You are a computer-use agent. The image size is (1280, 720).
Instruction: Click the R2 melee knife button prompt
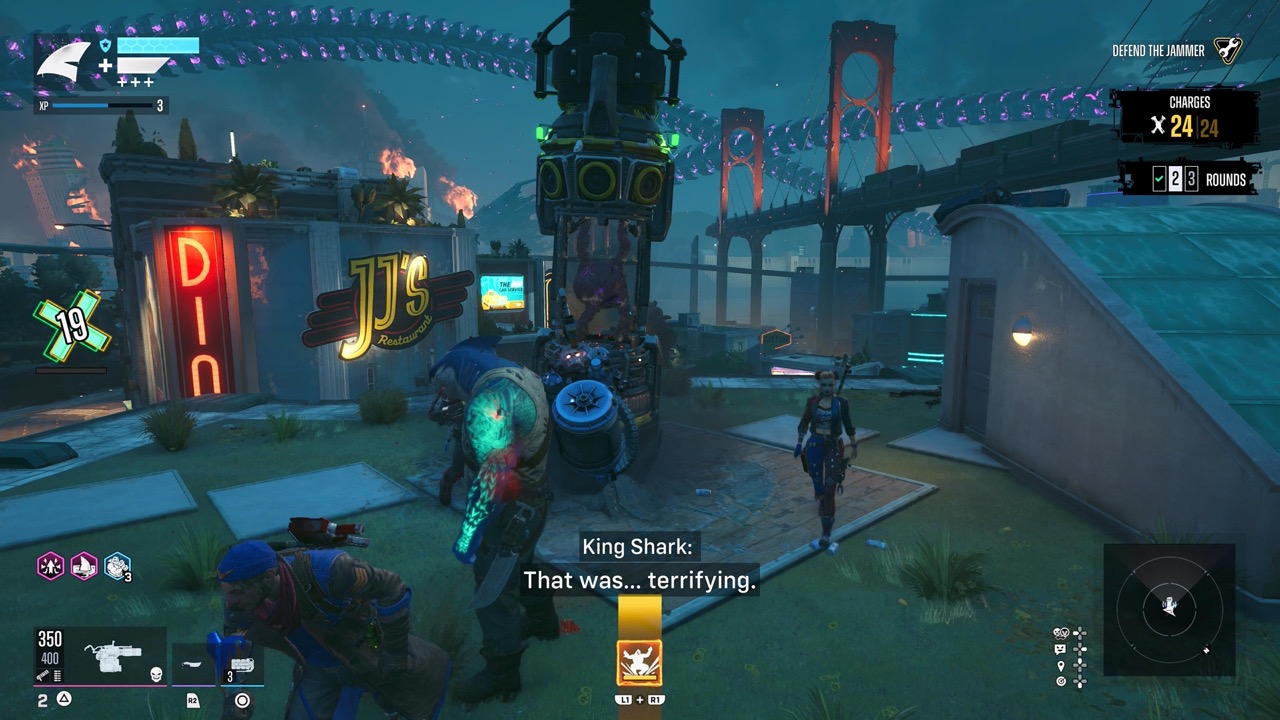(x=192, y=701)
